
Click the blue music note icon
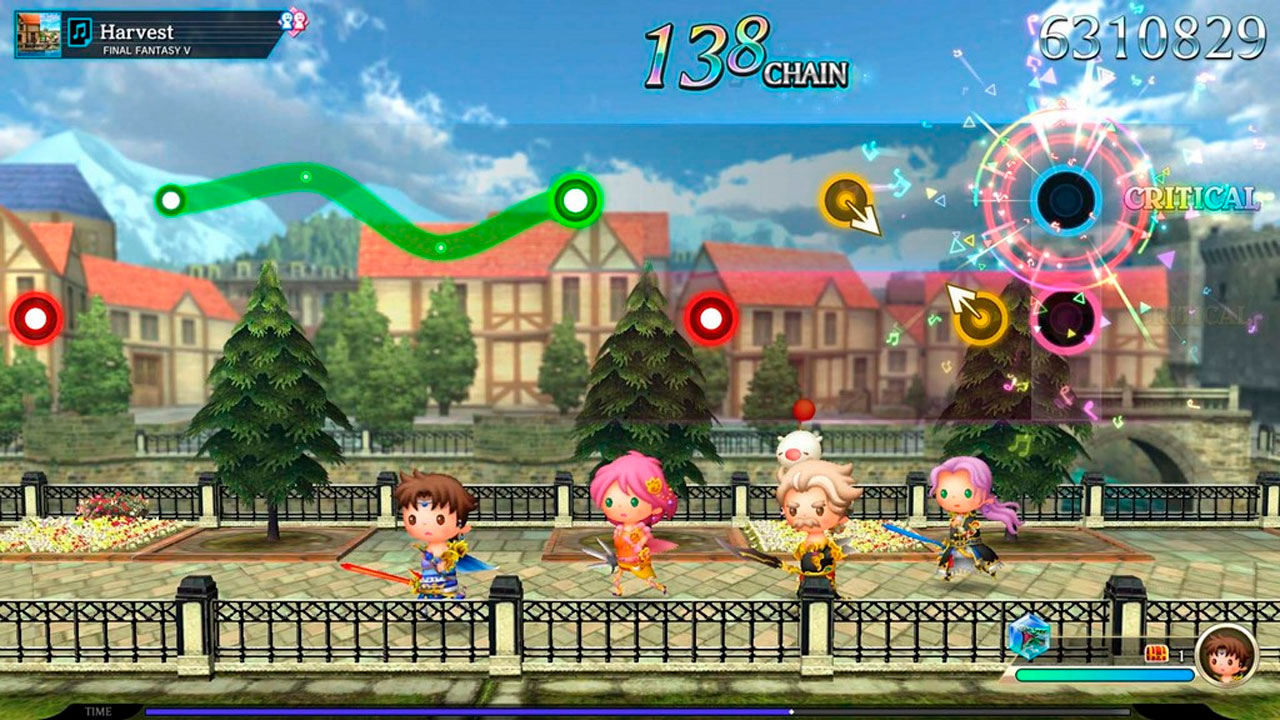pos(79,33)
